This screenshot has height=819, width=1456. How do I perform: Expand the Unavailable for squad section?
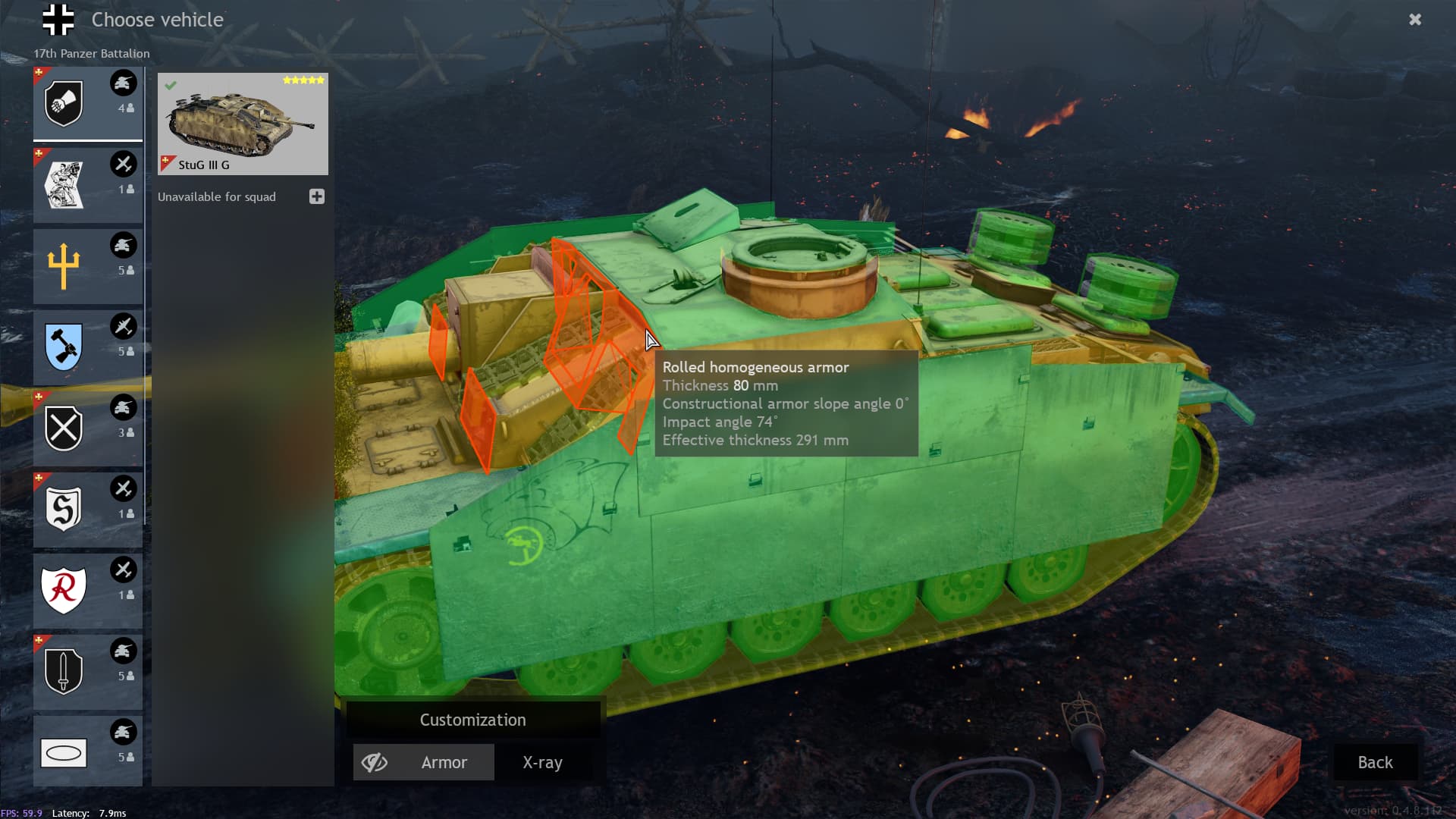click(x=317, y=196)
